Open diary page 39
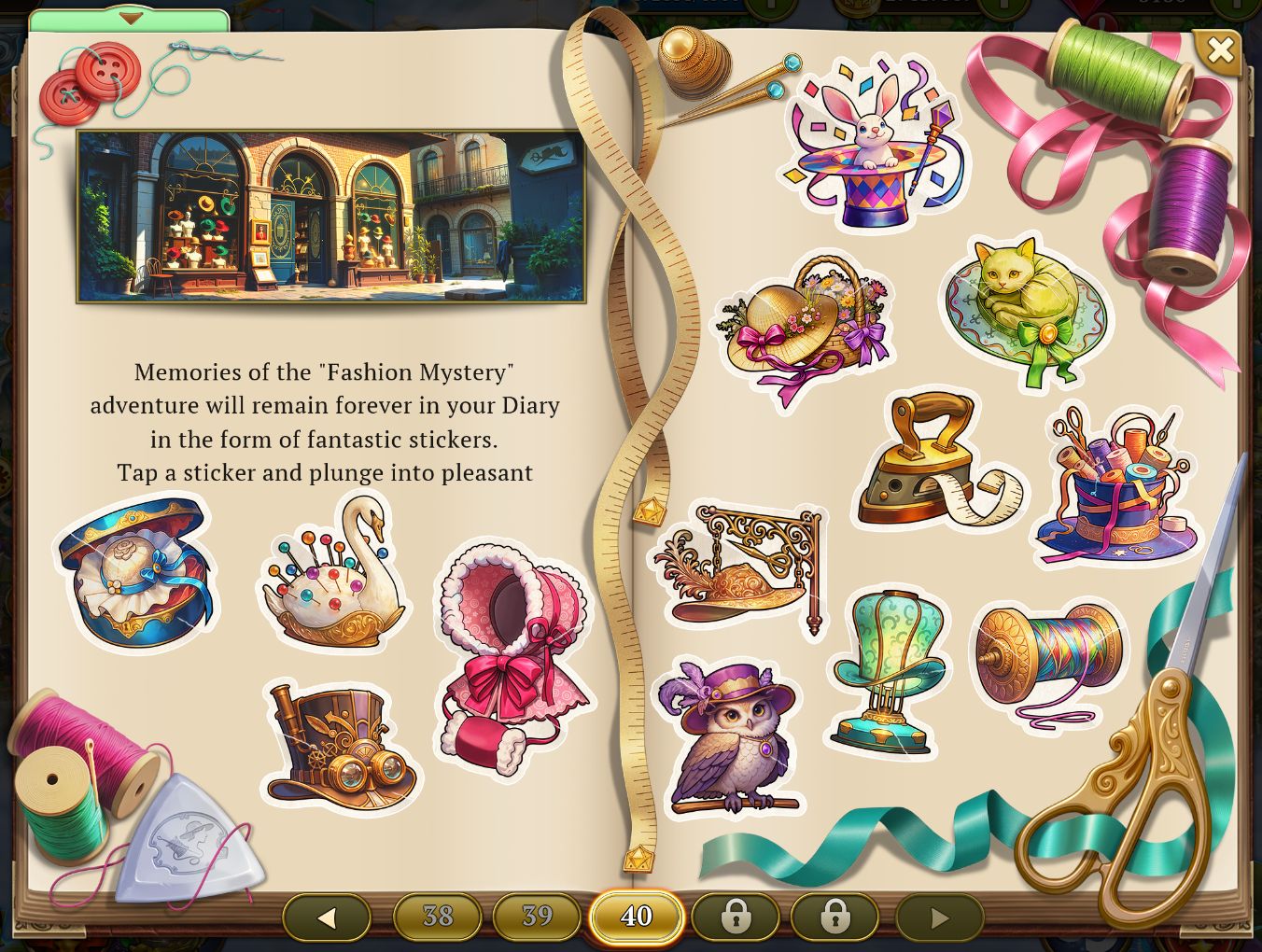The image size is (1262, 952). 537,917
